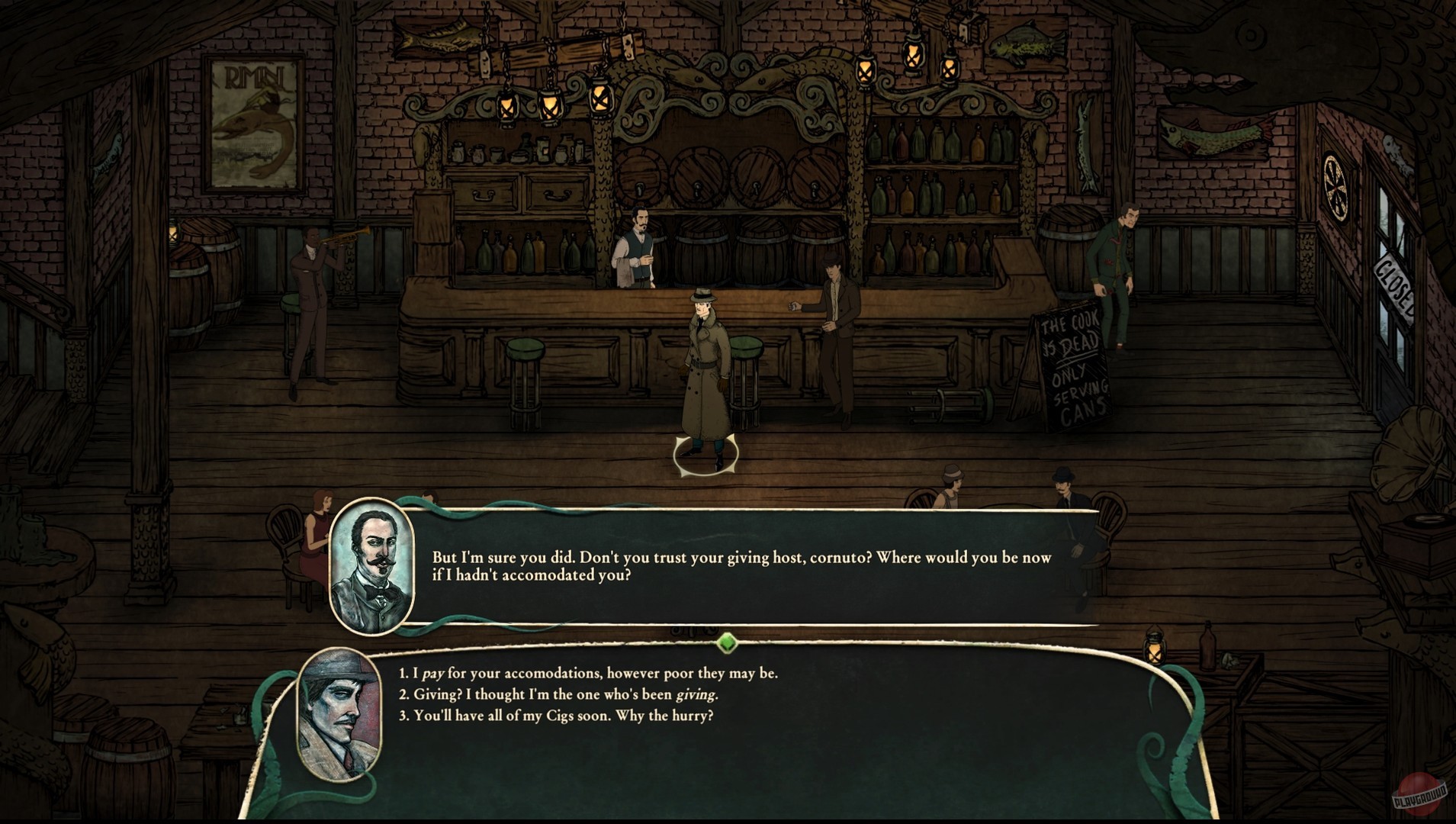Select the hanging lantern above the bar
Viewport: 1456px width, 824px height.
551,104
